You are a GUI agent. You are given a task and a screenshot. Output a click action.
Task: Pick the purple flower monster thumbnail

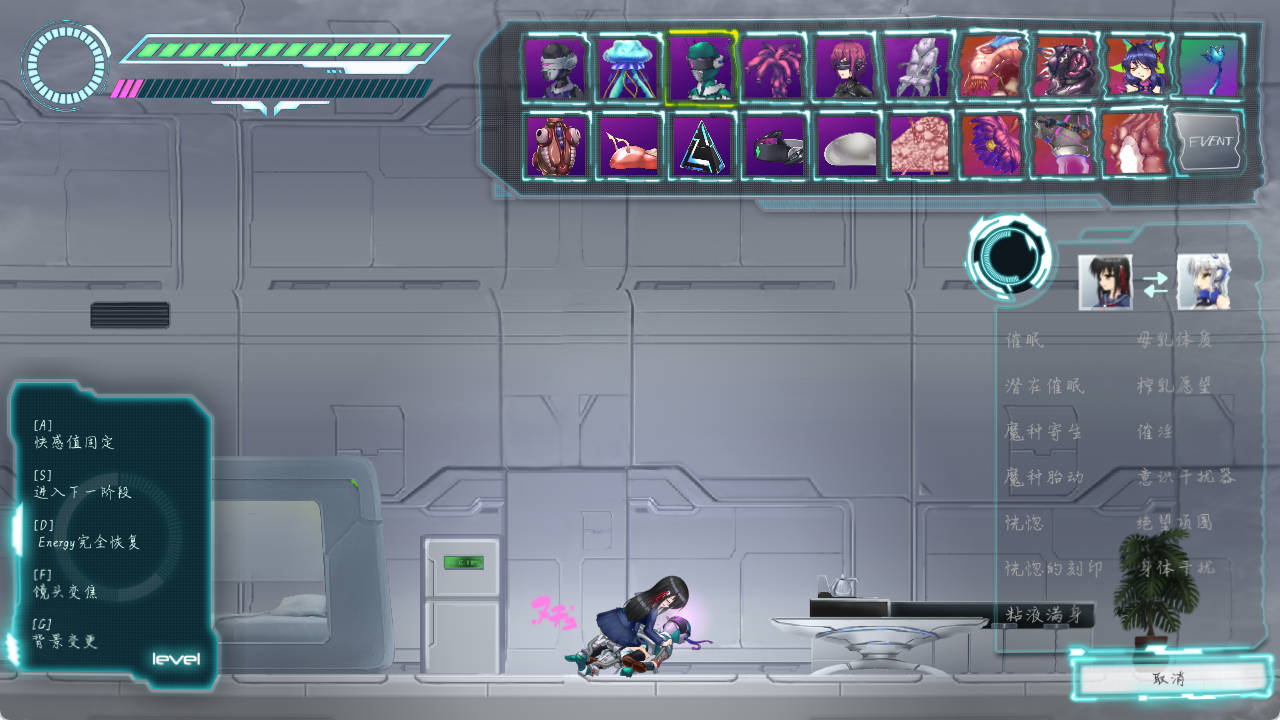(x=991, y=145)
